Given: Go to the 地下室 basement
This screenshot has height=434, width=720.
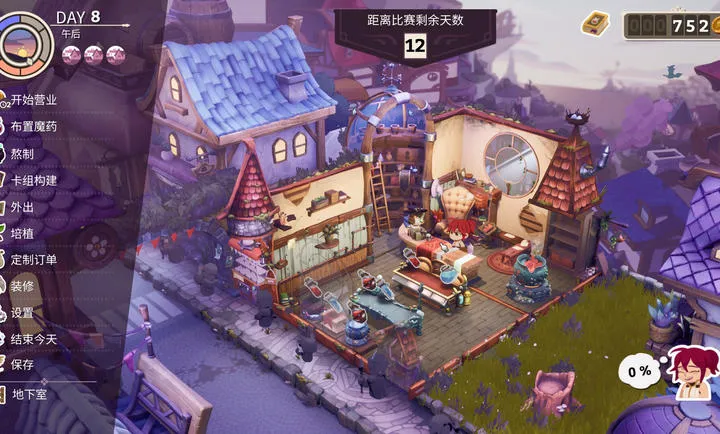Looking at the screenshot, I should click(x=29, y=394).
